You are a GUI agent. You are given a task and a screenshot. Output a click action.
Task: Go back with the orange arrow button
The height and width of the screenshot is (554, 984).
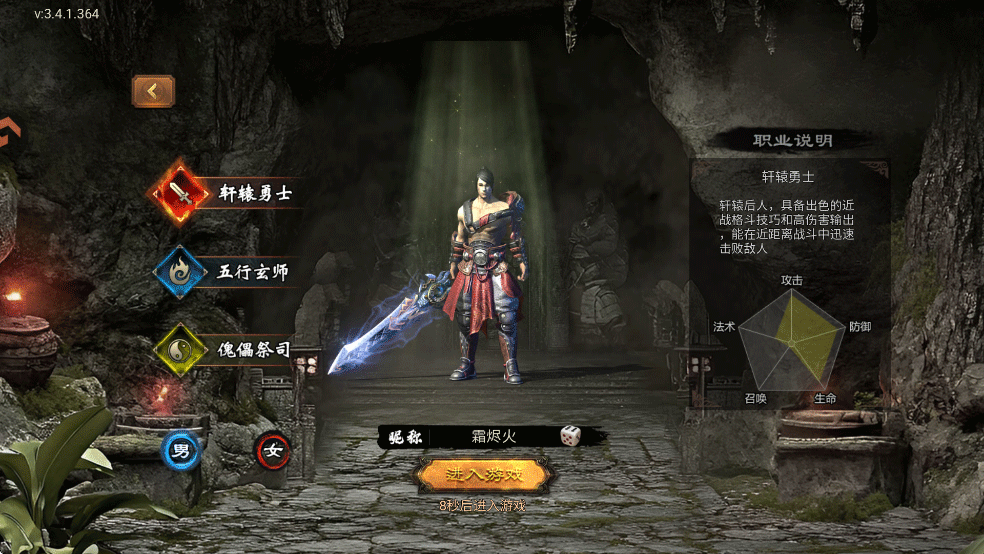pyautogui.click(x=153, y=91)
